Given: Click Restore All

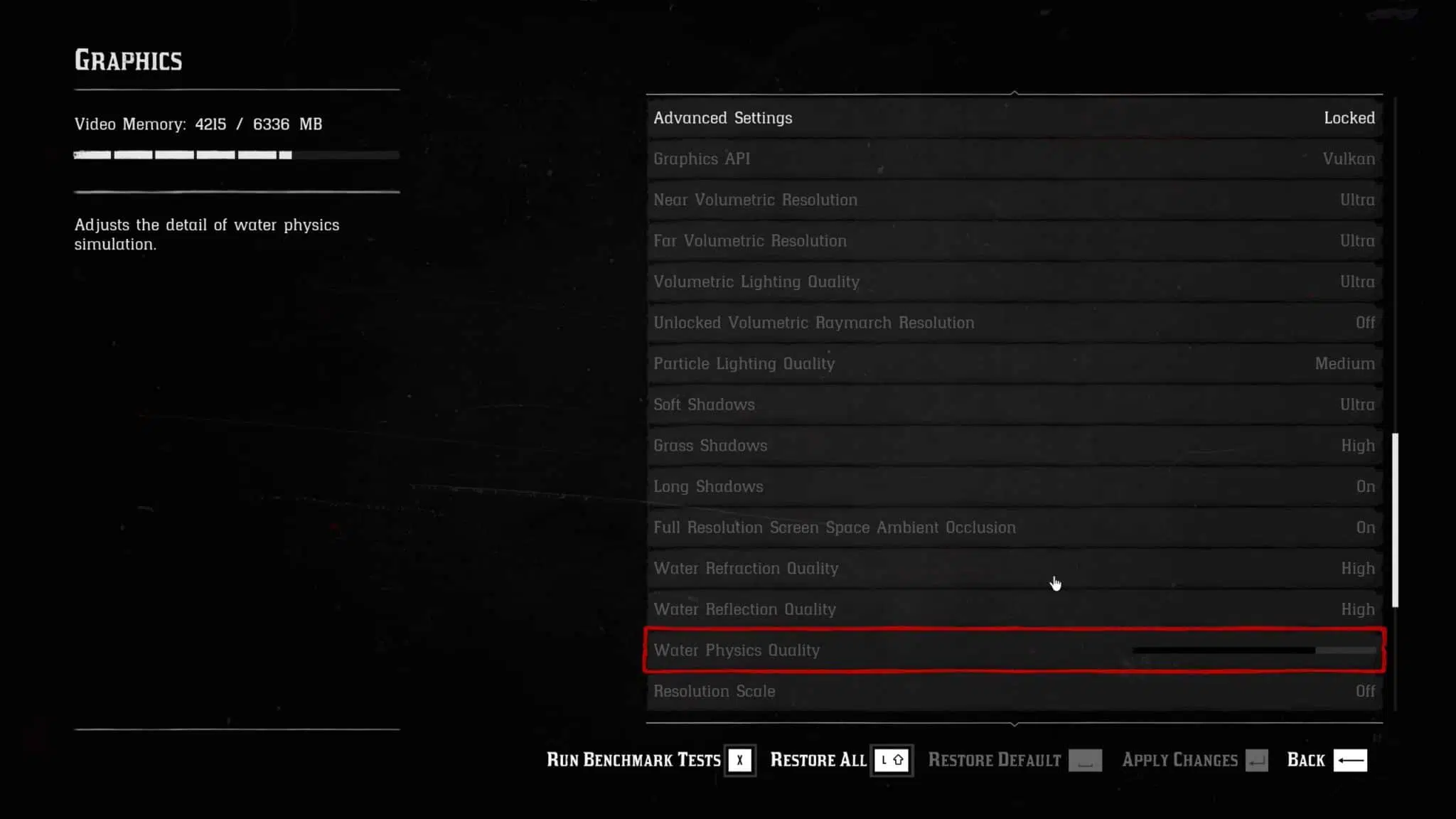Looking at the screenshot, I should 818,759.
